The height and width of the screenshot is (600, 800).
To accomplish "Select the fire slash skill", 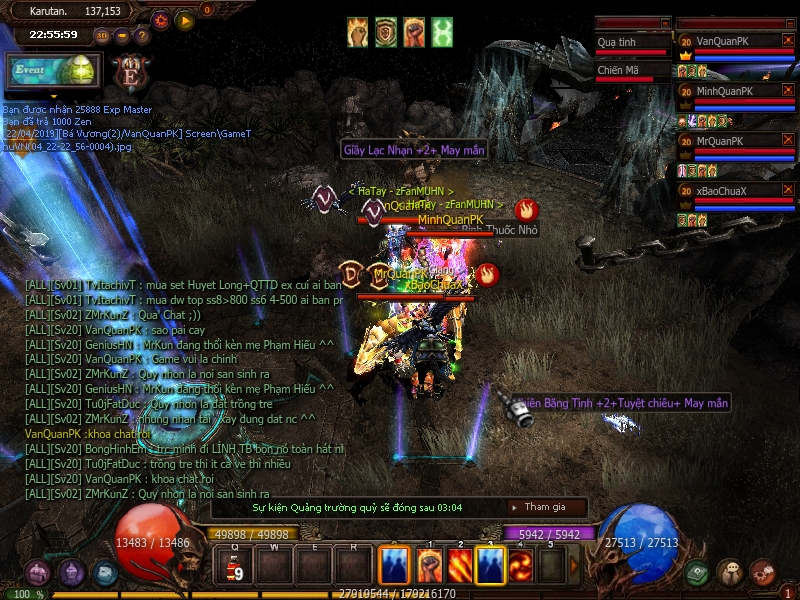I will tap(460, 566).
